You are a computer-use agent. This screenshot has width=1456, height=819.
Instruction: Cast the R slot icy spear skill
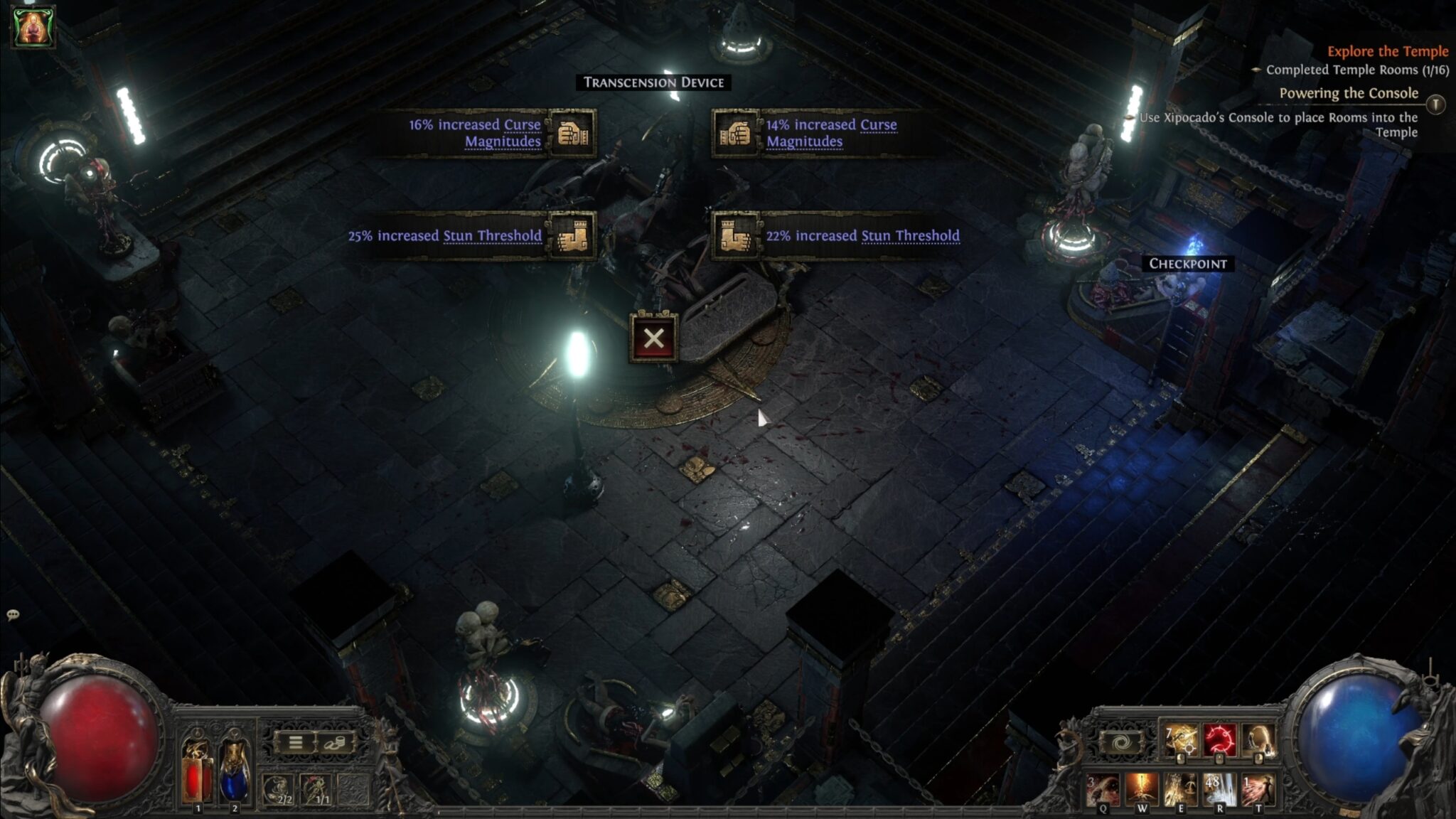click(1218, 786)
